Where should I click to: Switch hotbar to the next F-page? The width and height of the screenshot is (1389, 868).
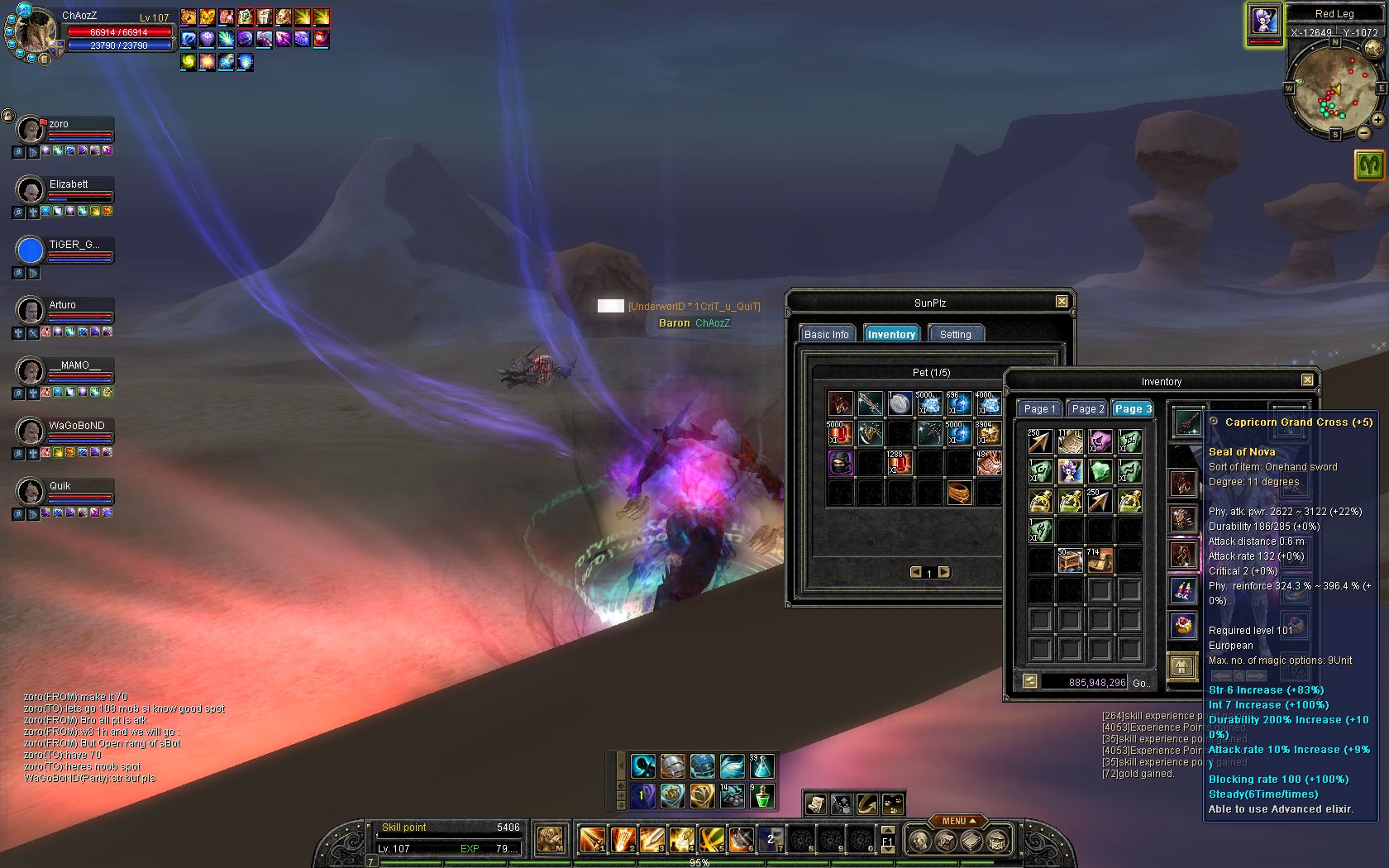pyautogui.click(x=888, y=849)
